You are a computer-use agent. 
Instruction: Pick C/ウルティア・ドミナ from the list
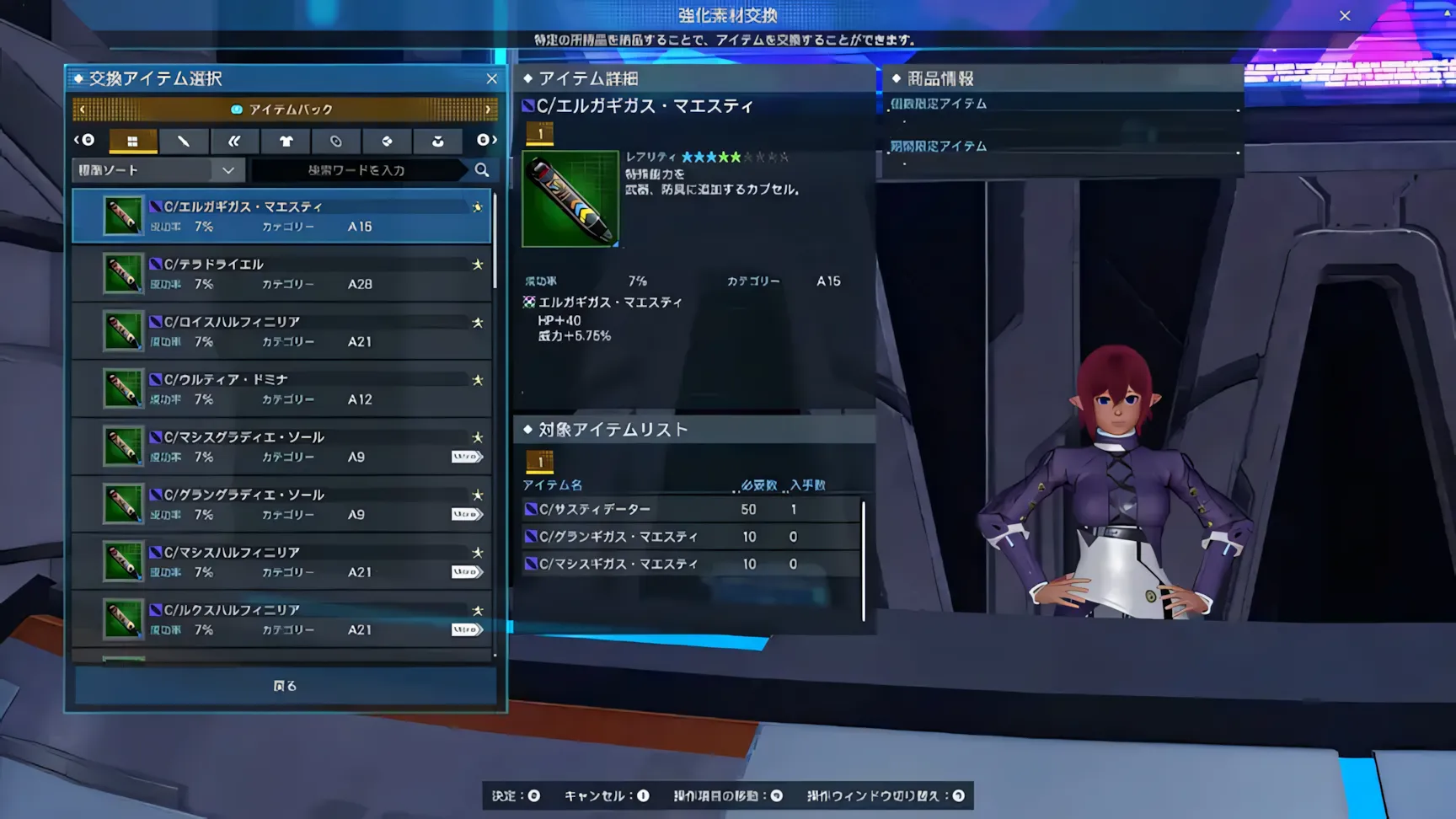pos(281,388)
